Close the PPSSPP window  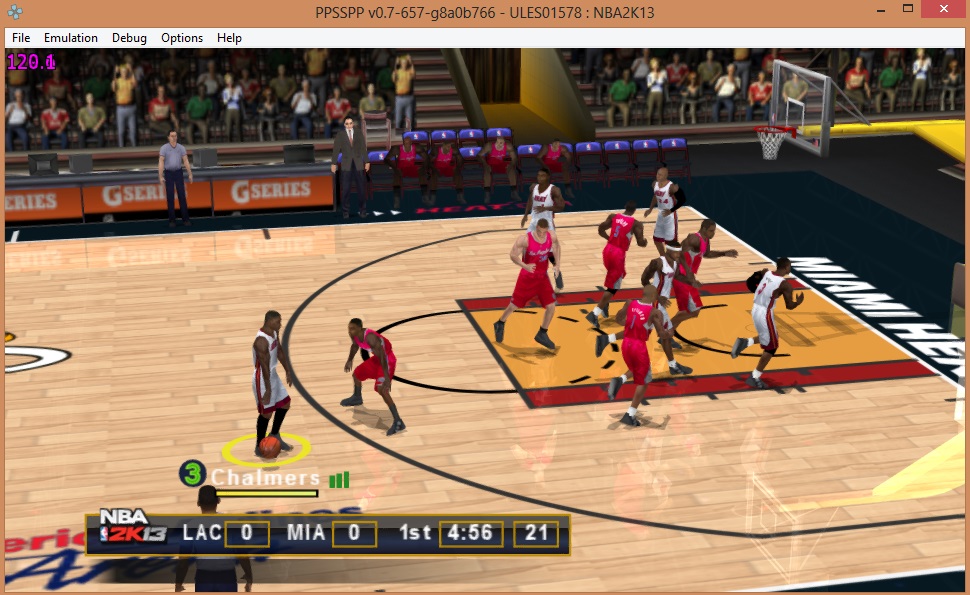click(943, 8)
